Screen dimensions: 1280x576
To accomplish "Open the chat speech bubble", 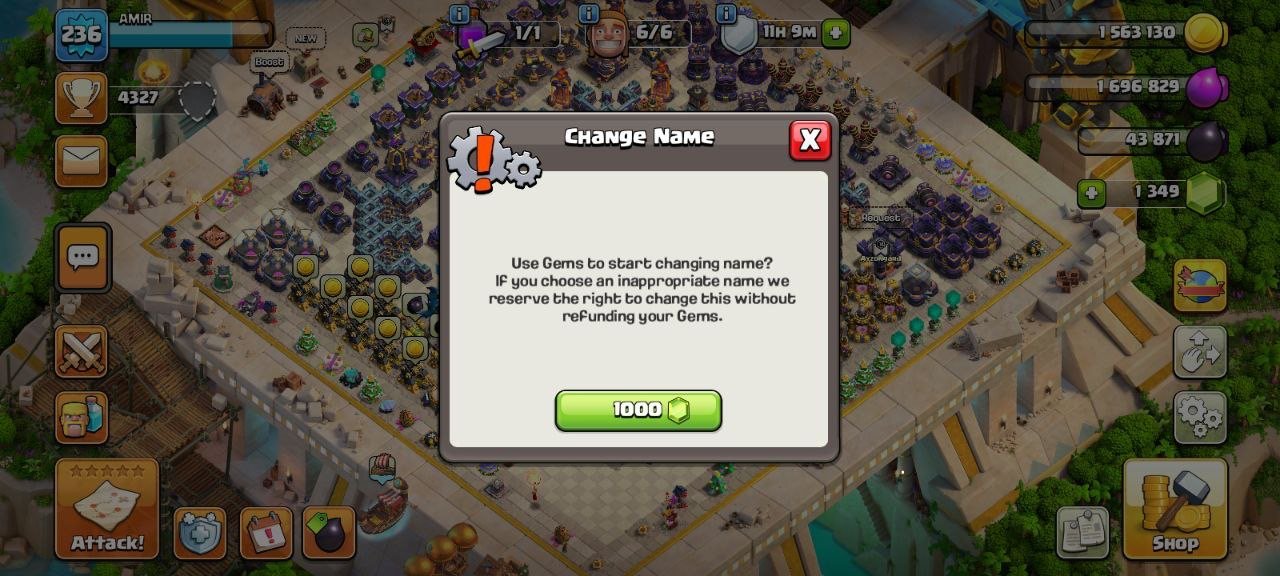I will click(x=83, y=258).
